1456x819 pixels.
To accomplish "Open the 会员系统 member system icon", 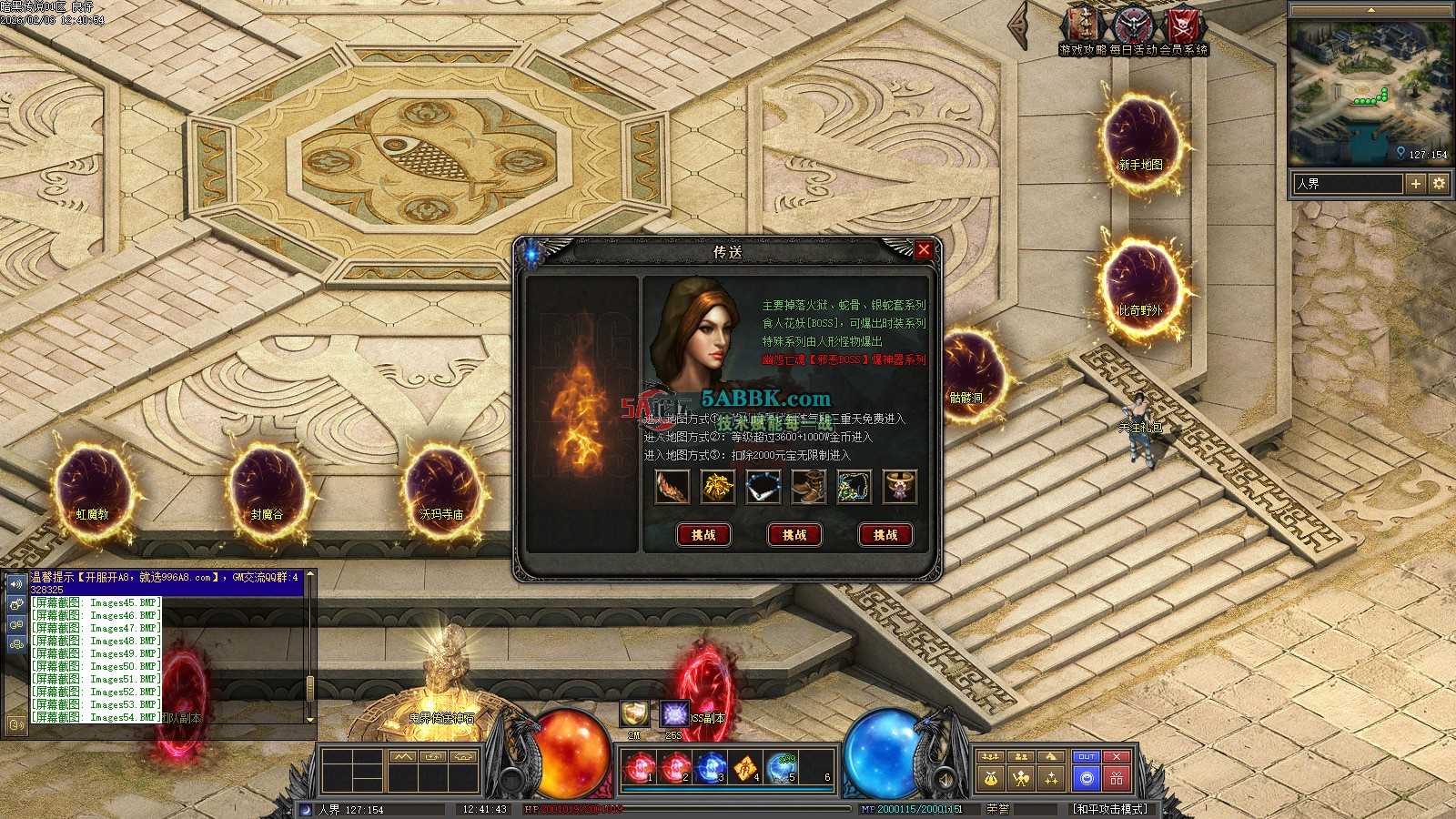I will point(1183,27).
